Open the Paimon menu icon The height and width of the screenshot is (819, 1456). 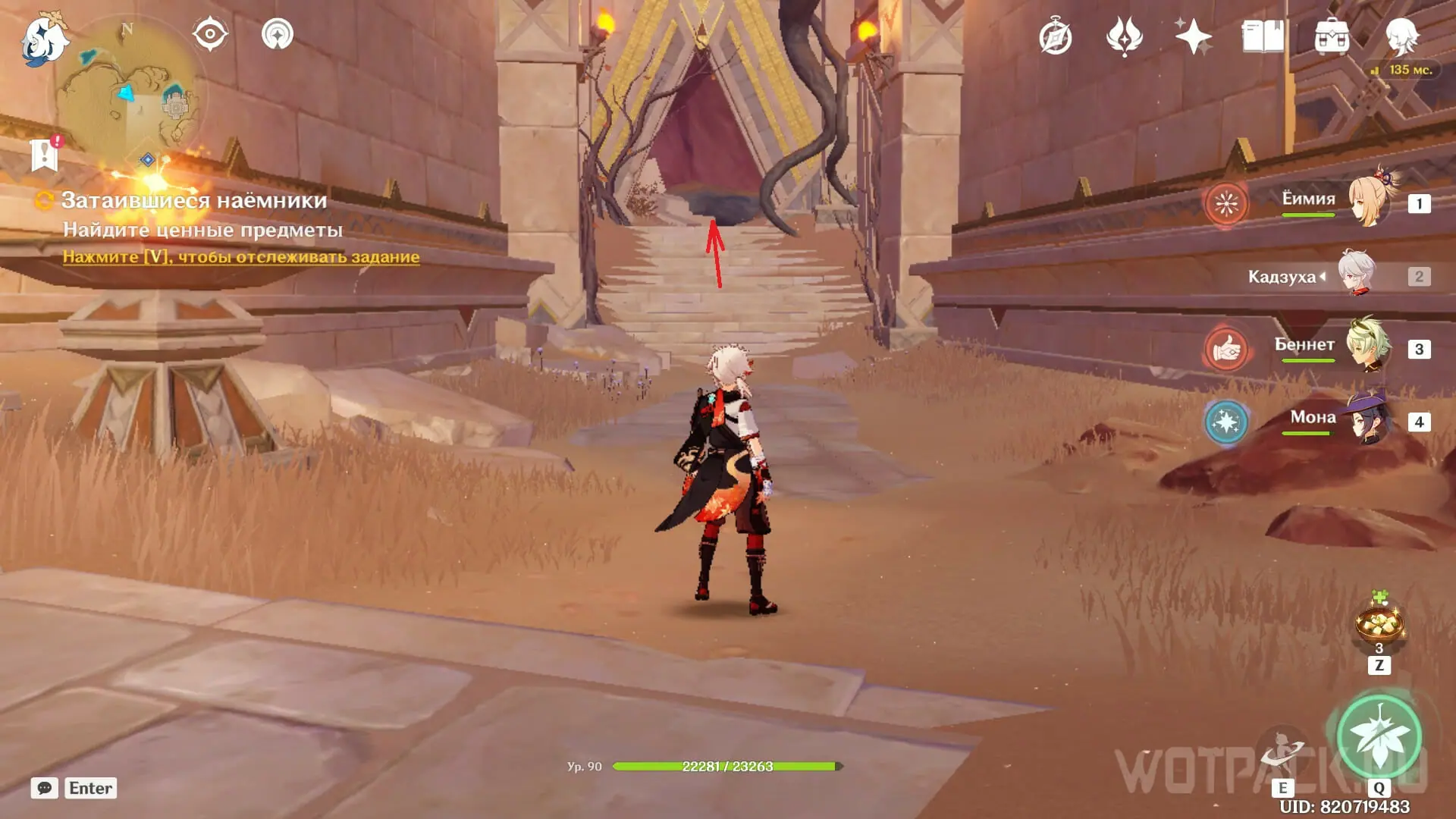point(43,39)
